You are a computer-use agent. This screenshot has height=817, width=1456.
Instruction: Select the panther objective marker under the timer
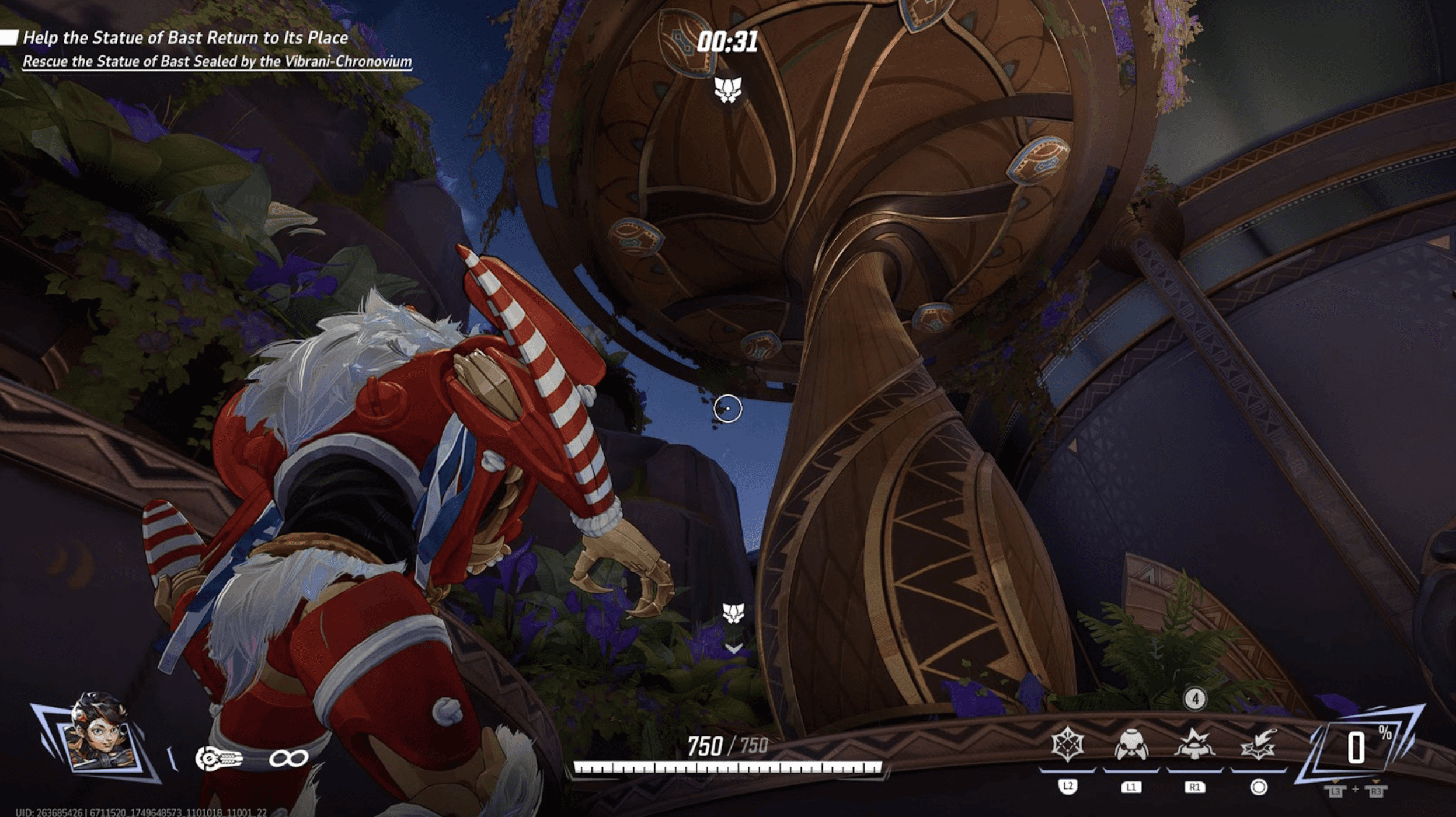point(728,90)
